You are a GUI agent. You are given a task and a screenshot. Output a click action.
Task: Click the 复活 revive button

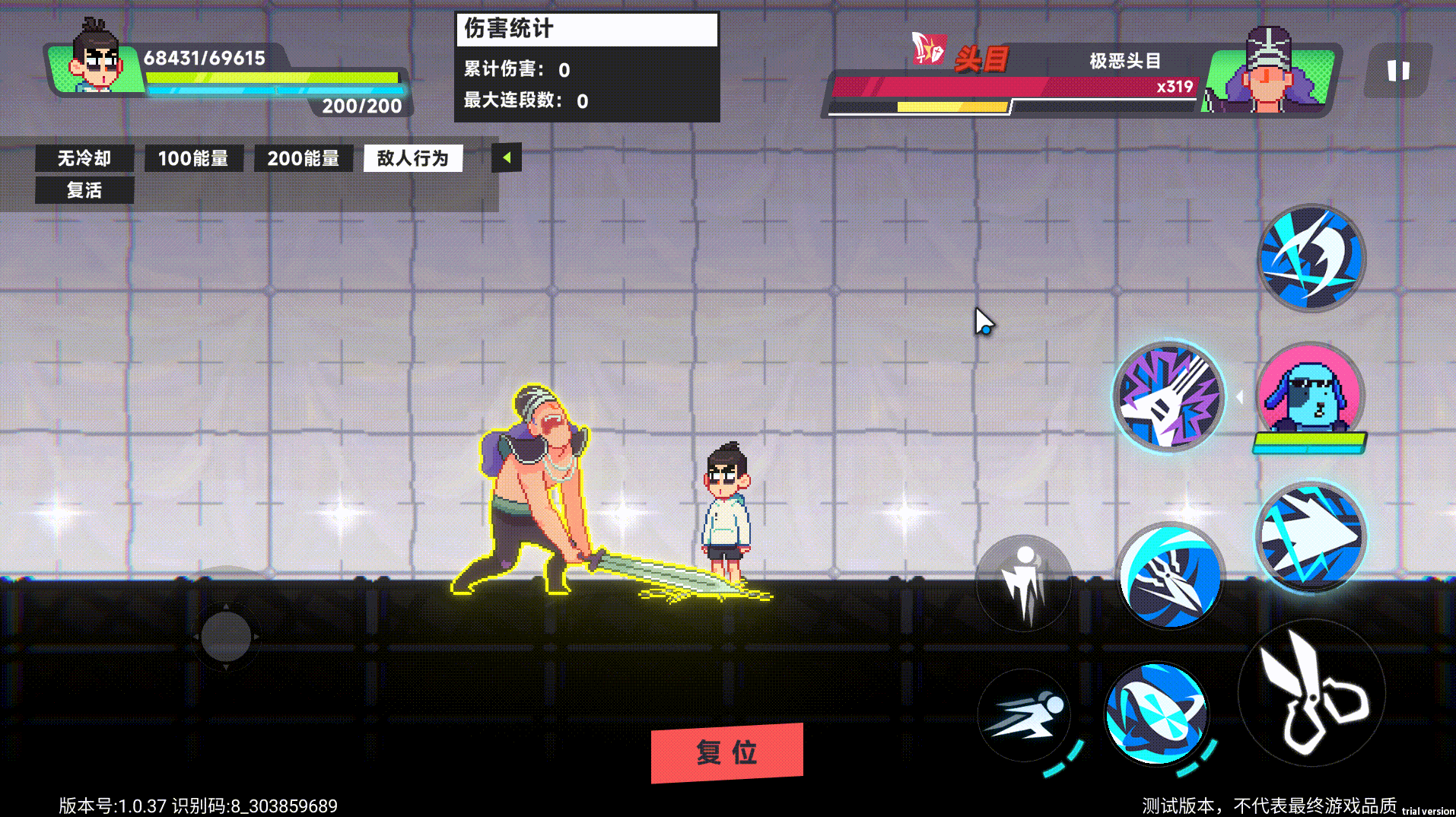coord(84,190)
